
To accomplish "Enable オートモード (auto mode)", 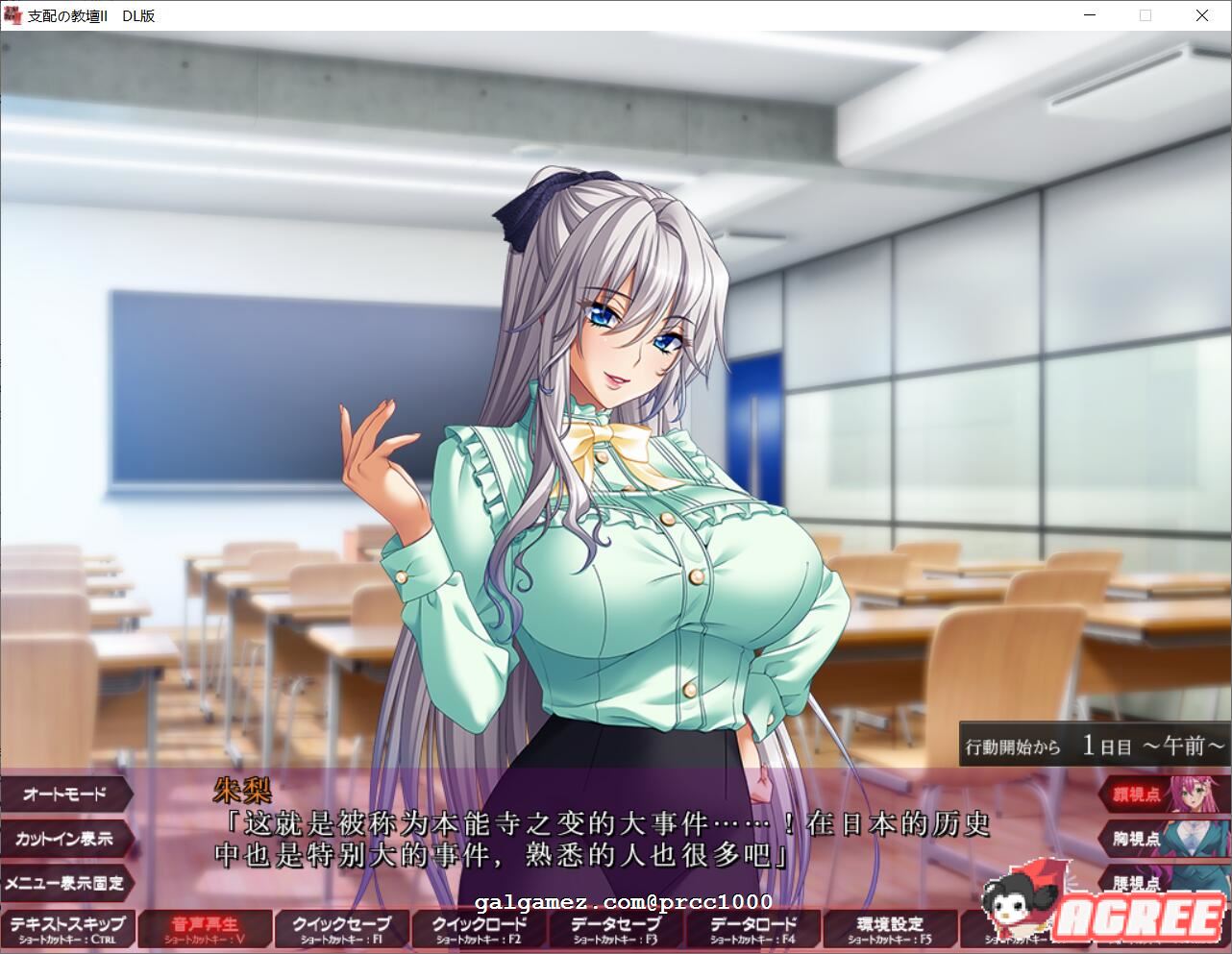I will [x=65, y=795].
